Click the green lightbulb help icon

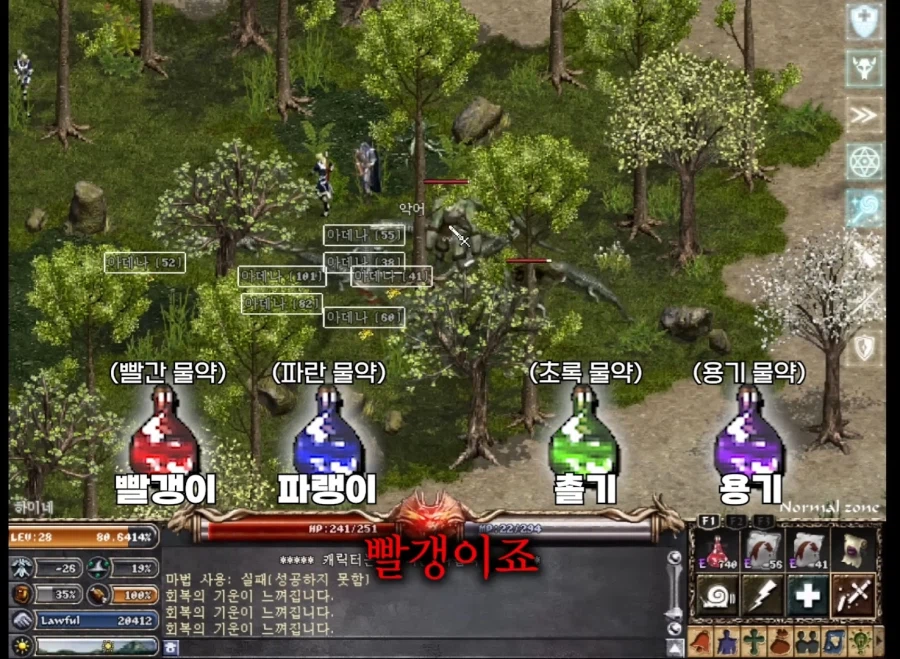pyautogui.click(x=863, y=640)
